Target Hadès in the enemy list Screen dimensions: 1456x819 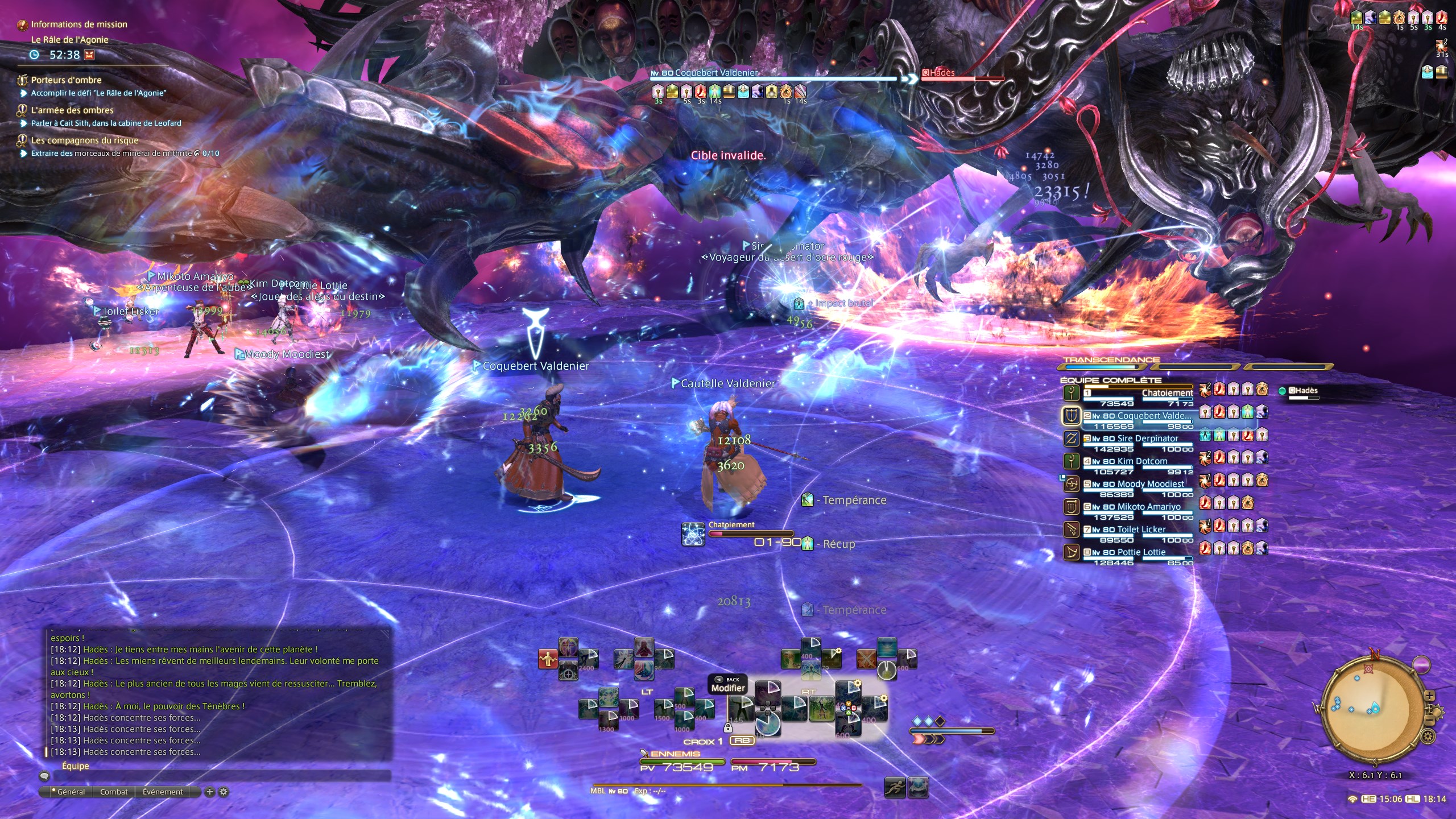[x=1302, y=391]
